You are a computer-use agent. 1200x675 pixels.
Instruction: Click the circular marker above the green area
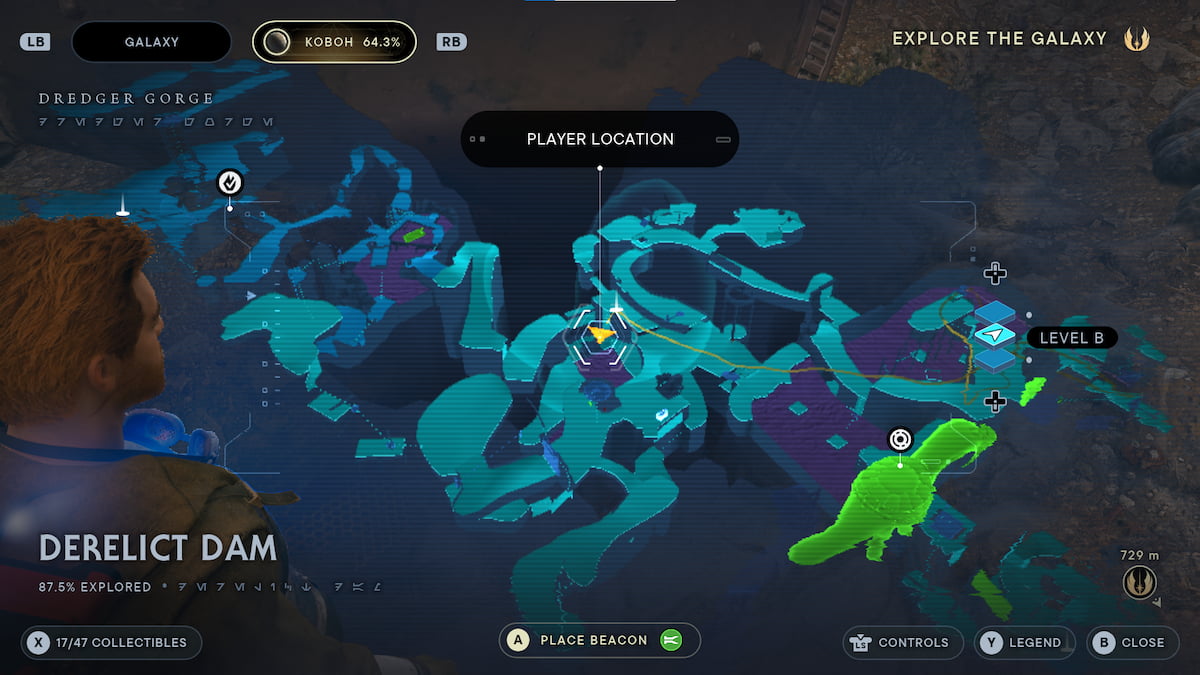click(x=900, y=440)
